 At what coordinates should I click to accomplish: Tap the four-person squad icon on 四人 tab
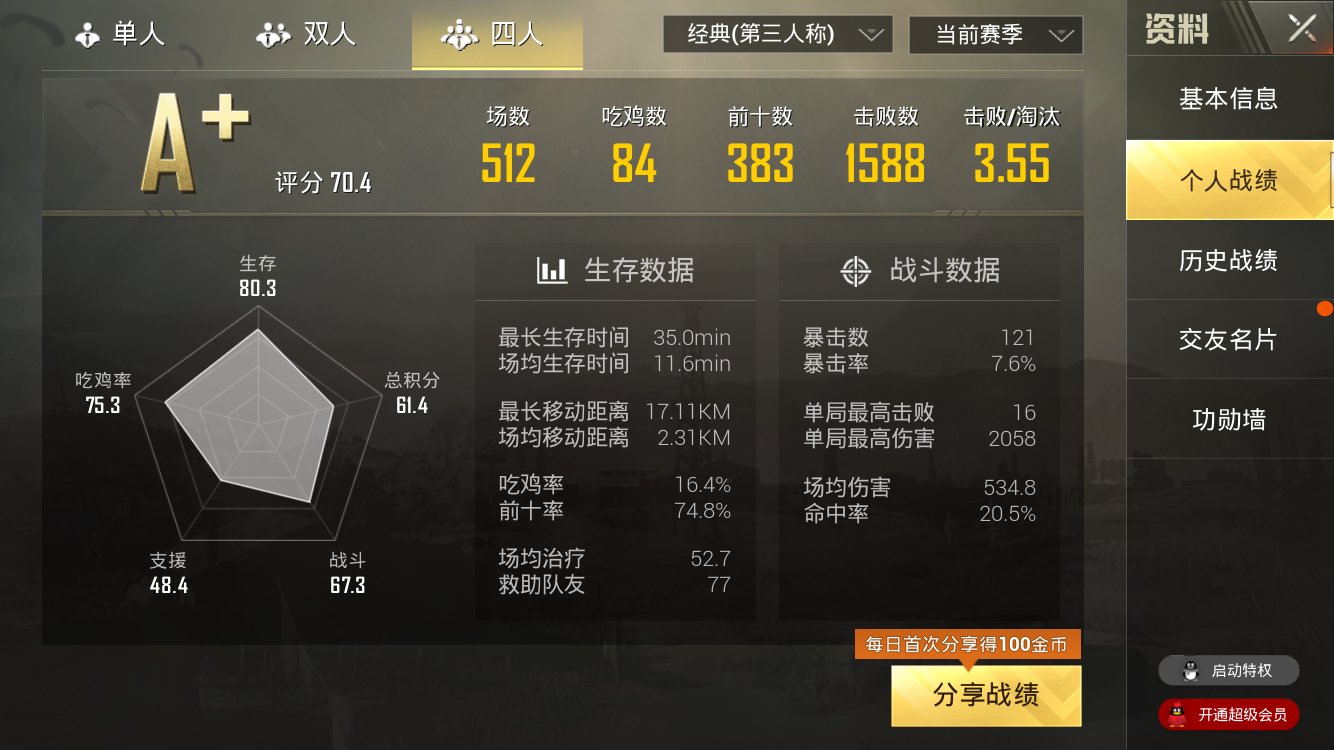459,34
